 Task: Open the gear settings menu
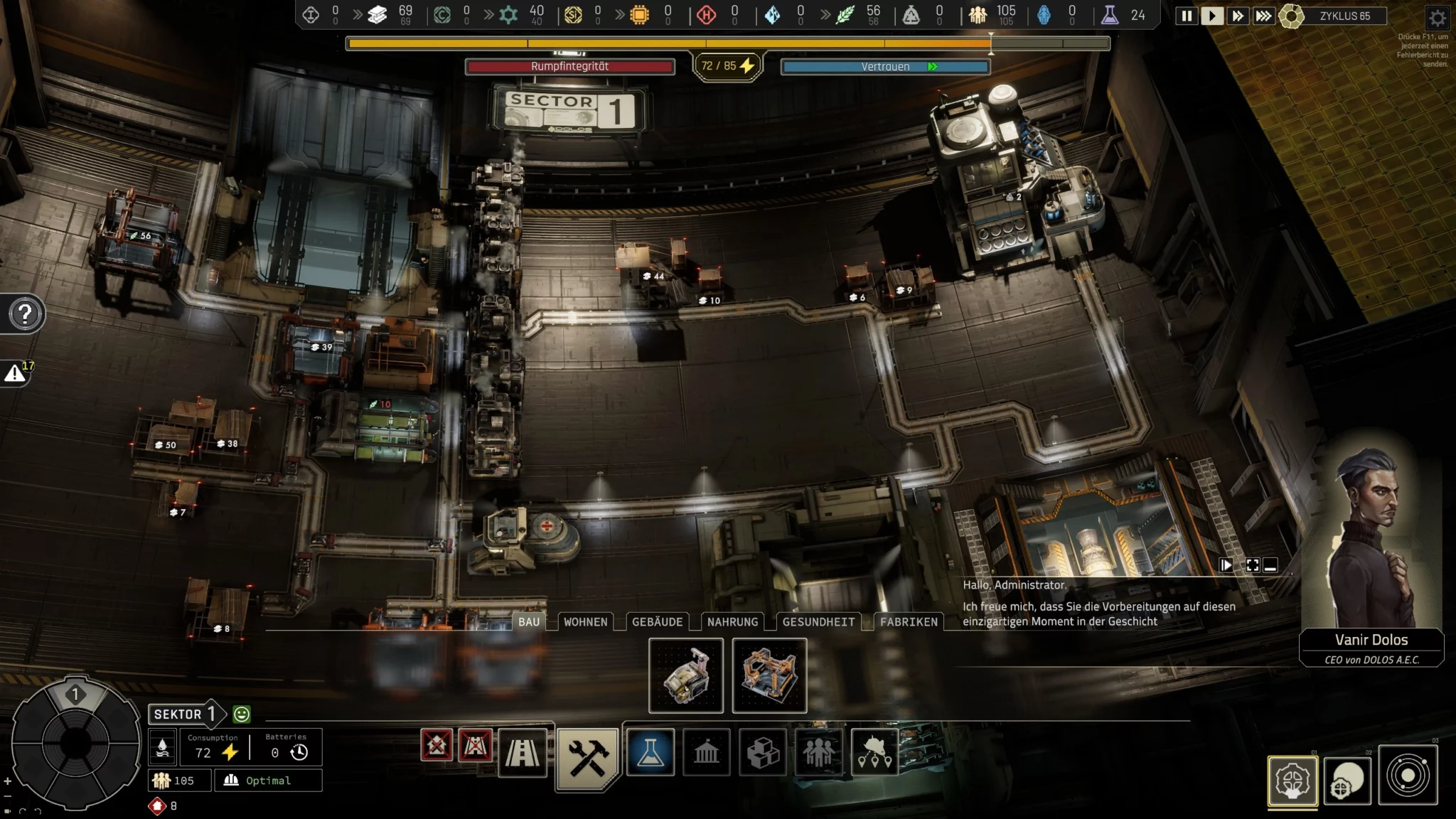[1437, 18]
